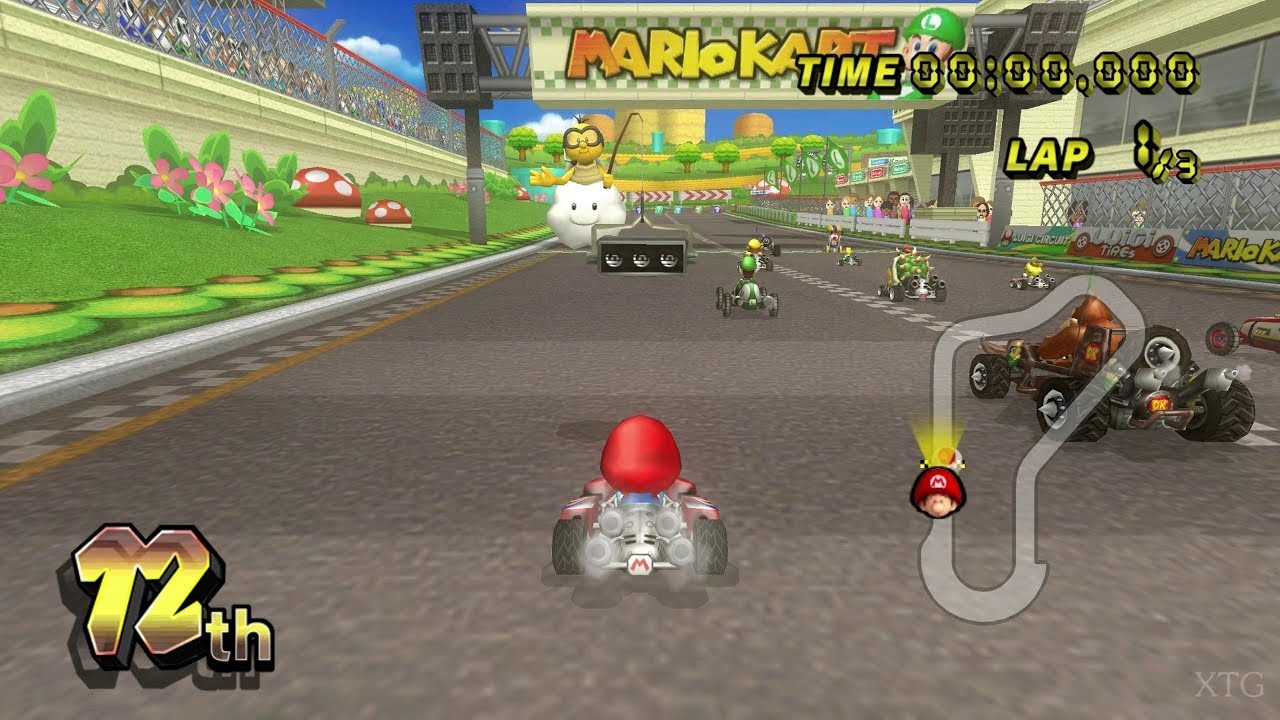Image resolution: width=1280 pixels, height=720 pixels.
Task: Expand the TIME counter display
Action: click(x=1000, y=72)
